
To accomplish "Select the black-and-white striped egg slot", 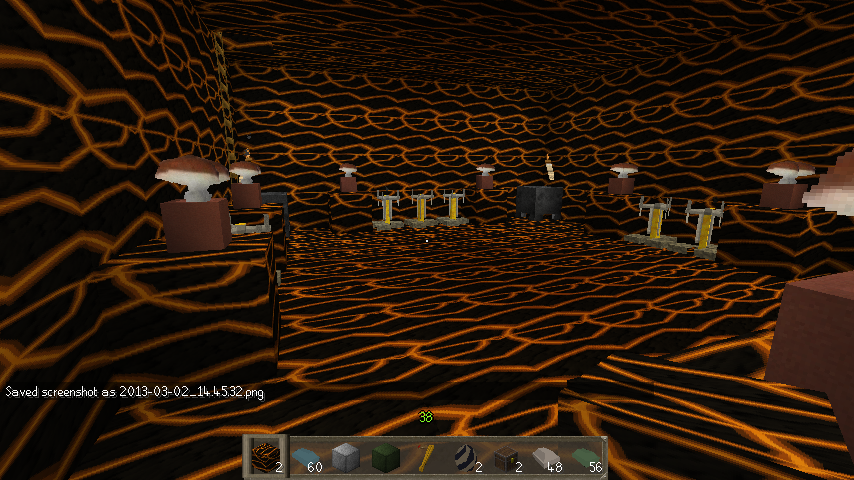I will 466,458.
